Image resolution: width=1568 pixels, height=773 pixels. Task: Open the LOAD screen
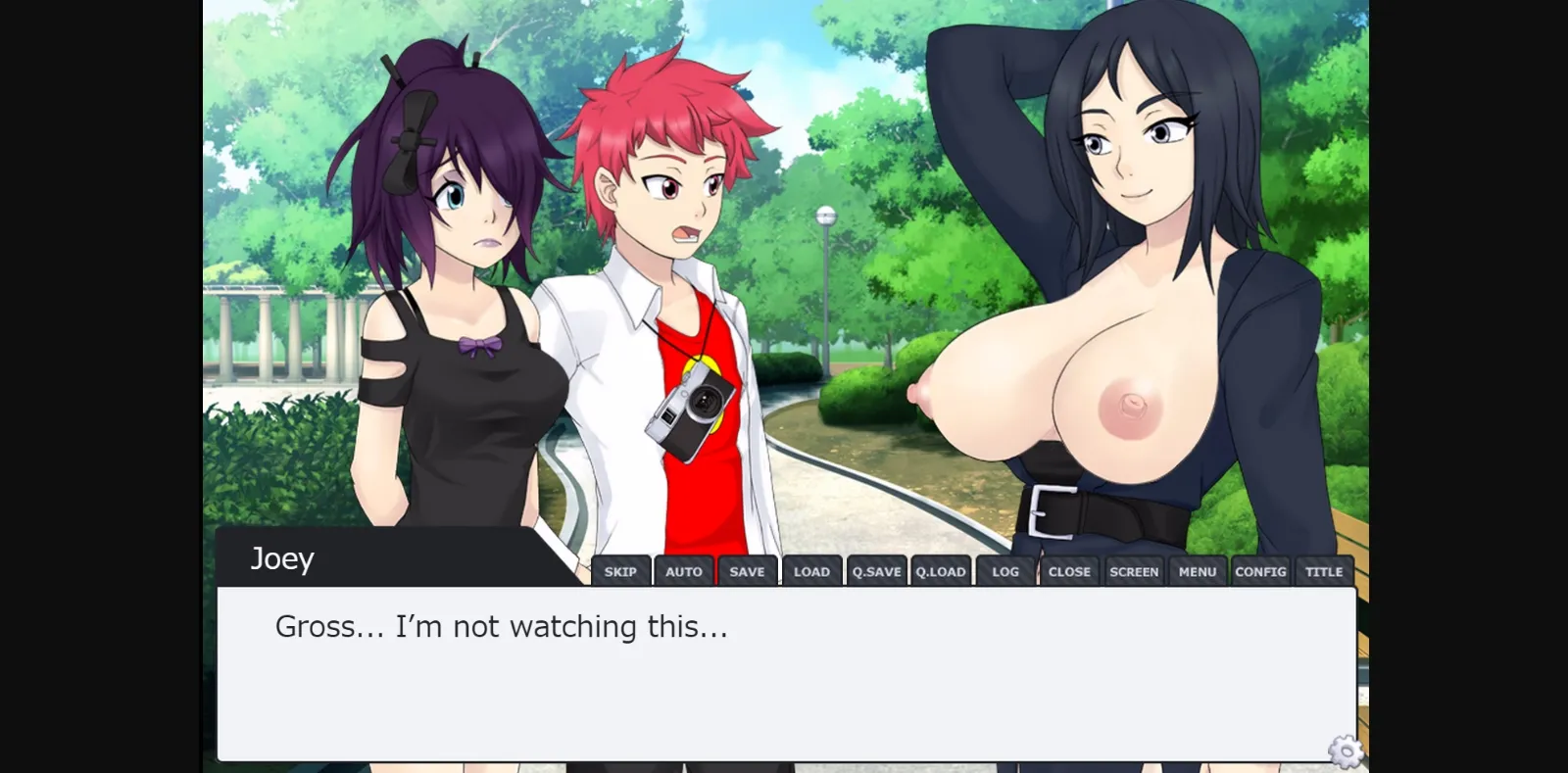(x=811, y=570)
